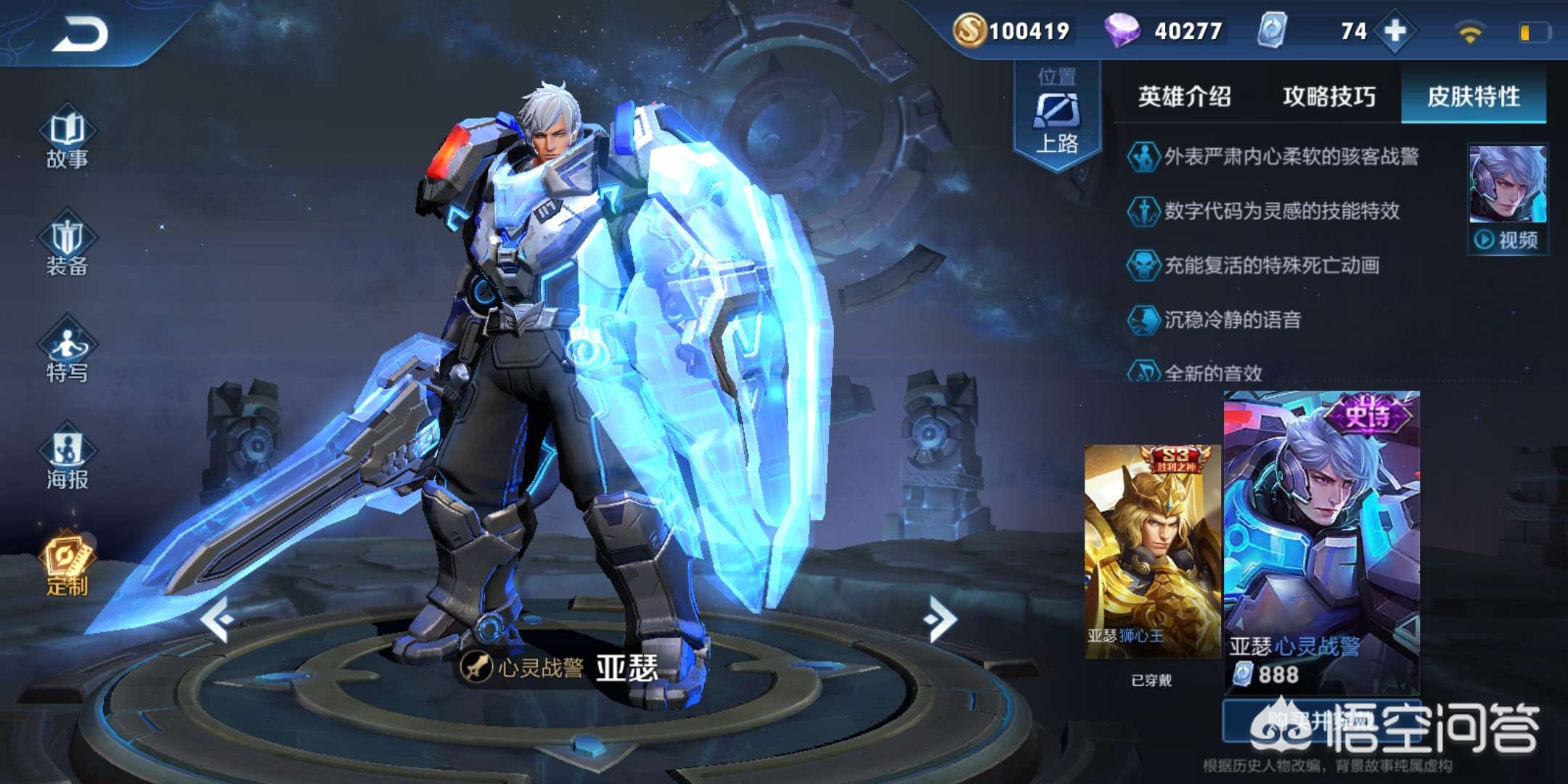The height and width of the screenshot is (784, 1568).
Task: Add more coupons with the plus button
Action: (1395, 31)
